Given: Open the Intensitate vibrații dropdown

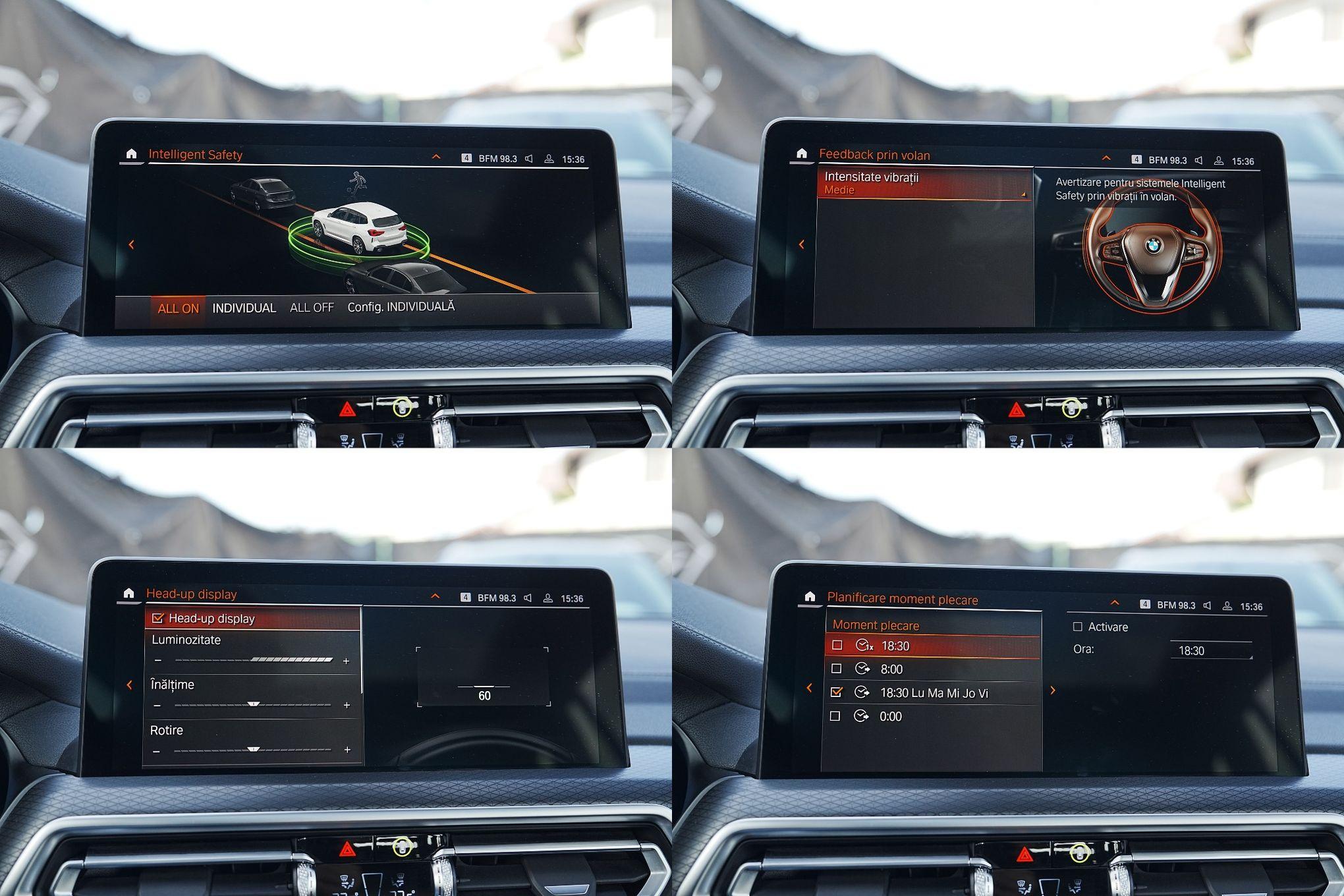Looking at the screenshot, I should [924, 183].
